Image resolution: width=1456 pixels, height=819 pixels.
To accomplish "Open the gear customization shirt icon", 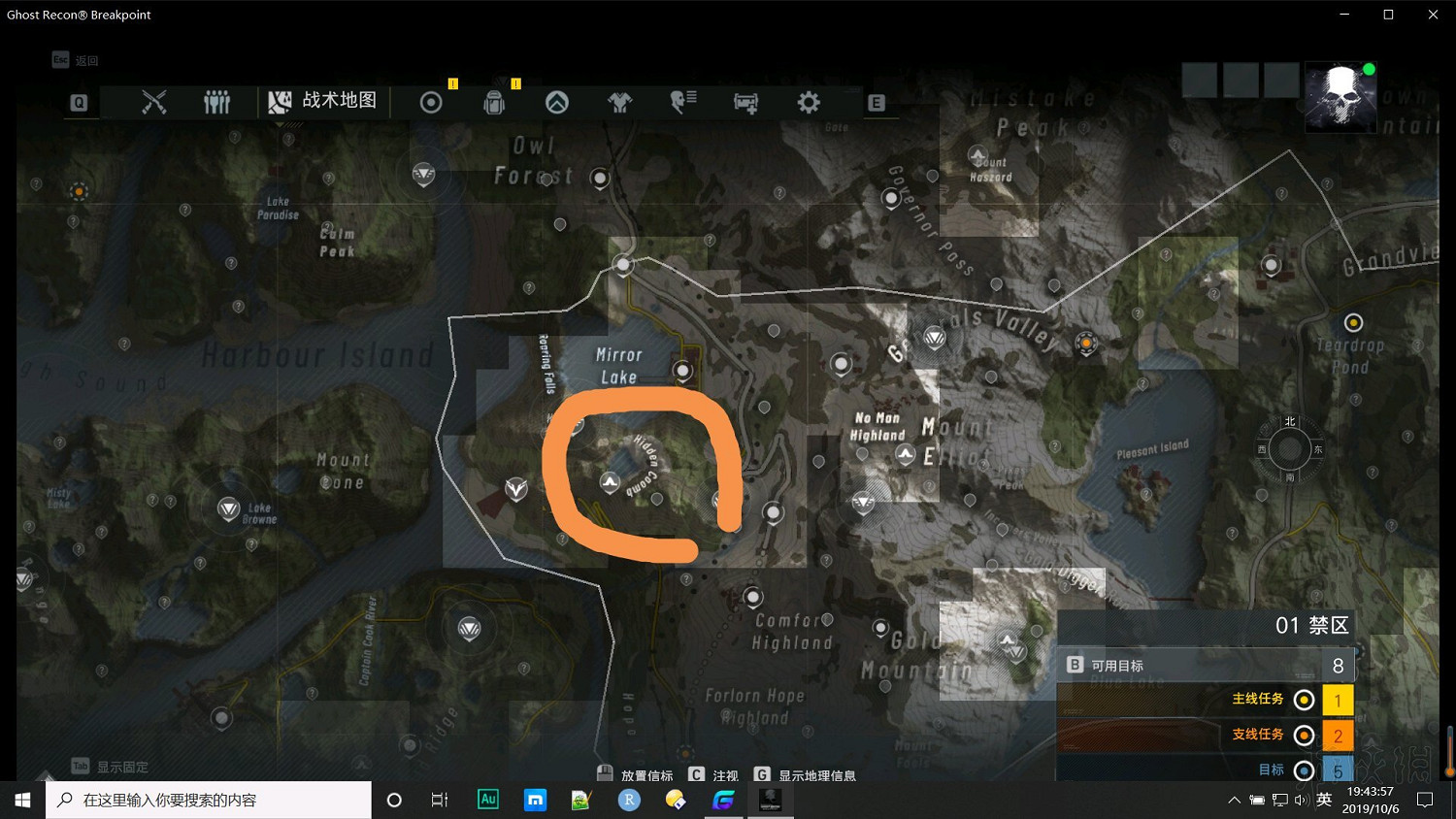I will tap(620, 101).
